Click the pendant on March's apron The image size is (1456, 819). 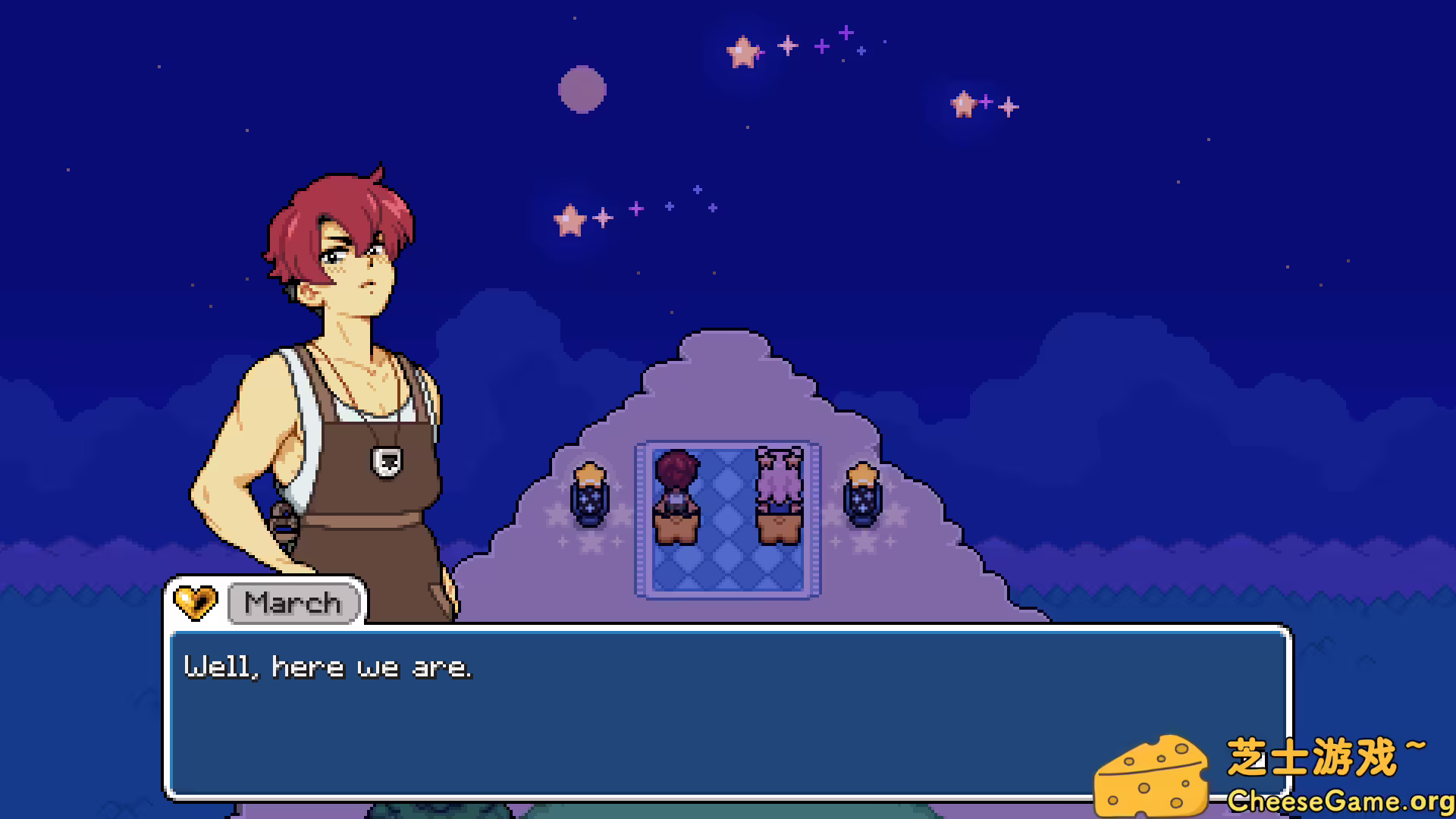point(387,463)
